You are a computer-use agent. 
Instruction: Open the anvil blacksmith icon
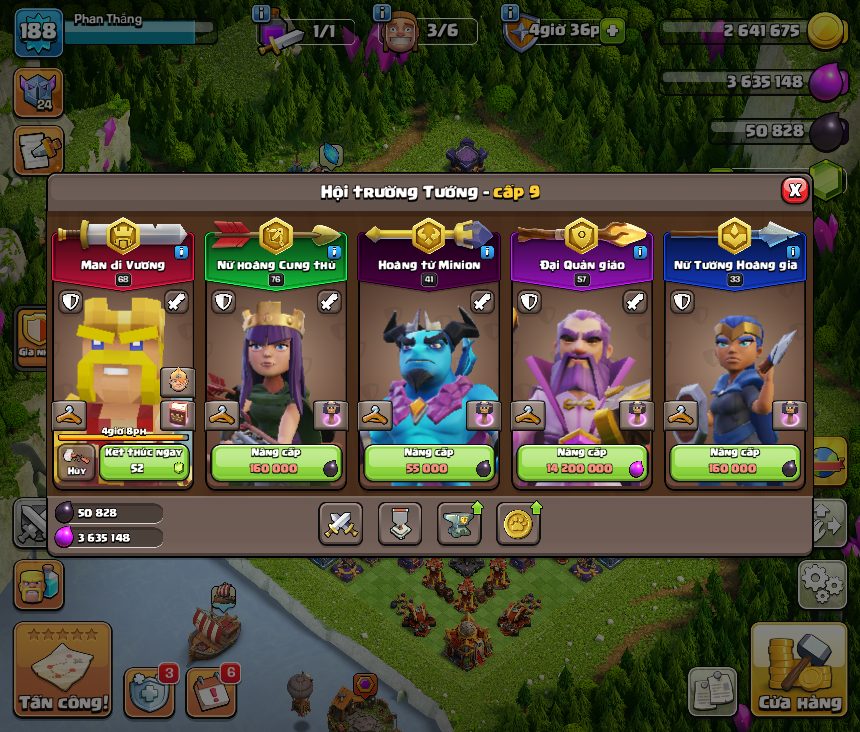tap(459, 523)
